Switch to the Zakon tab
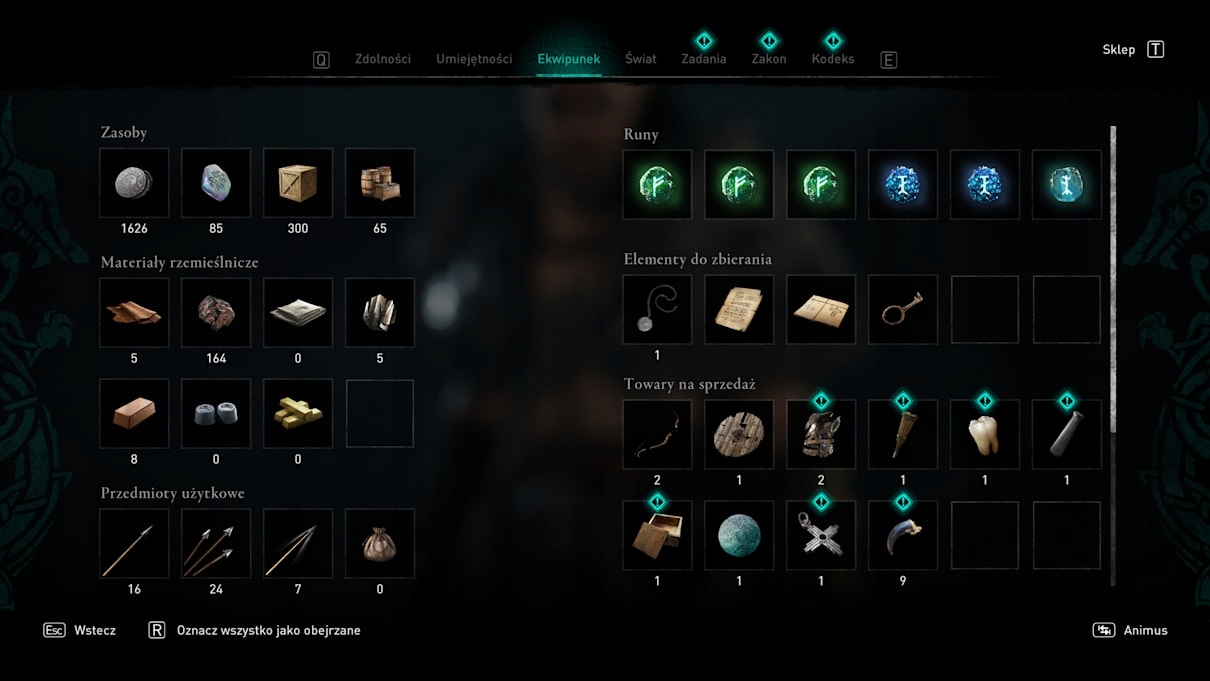 tap(769, 59)
